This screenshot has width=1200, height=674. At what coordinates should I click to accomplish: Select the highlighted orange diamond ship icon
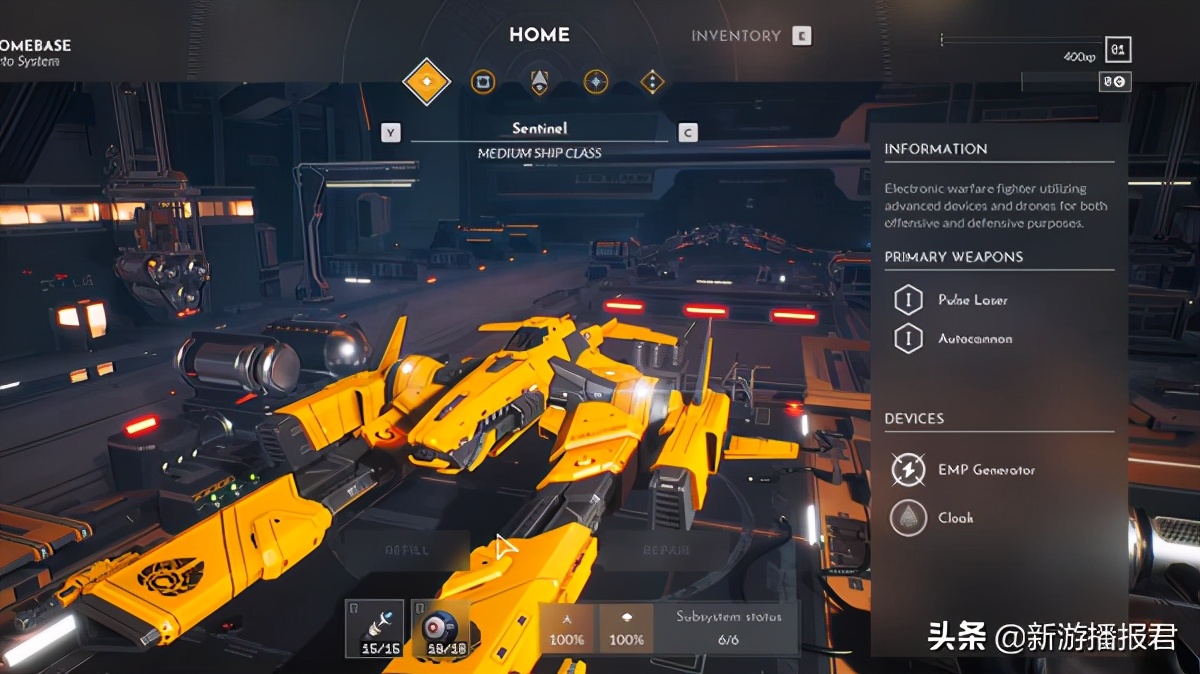coord(427,81)
